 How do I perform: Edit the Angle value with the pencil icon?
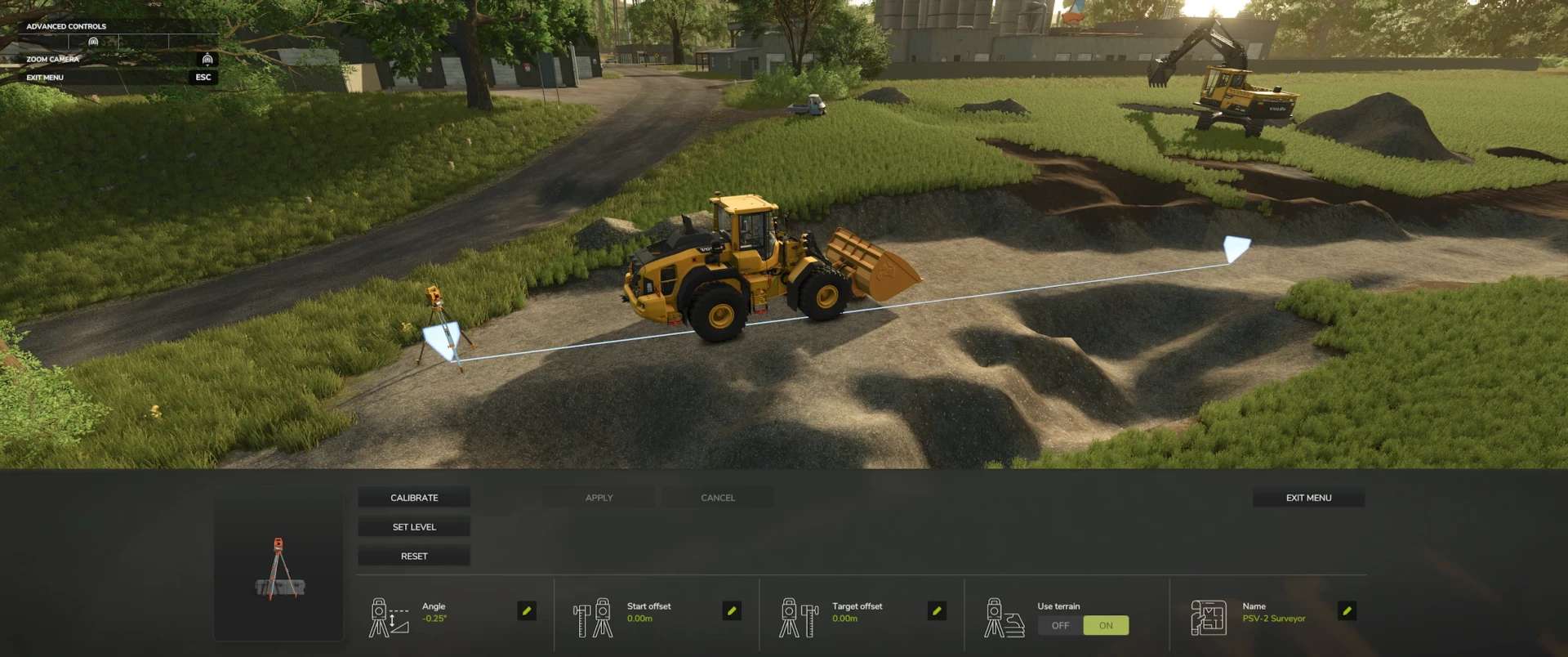(x=527, y=611)
